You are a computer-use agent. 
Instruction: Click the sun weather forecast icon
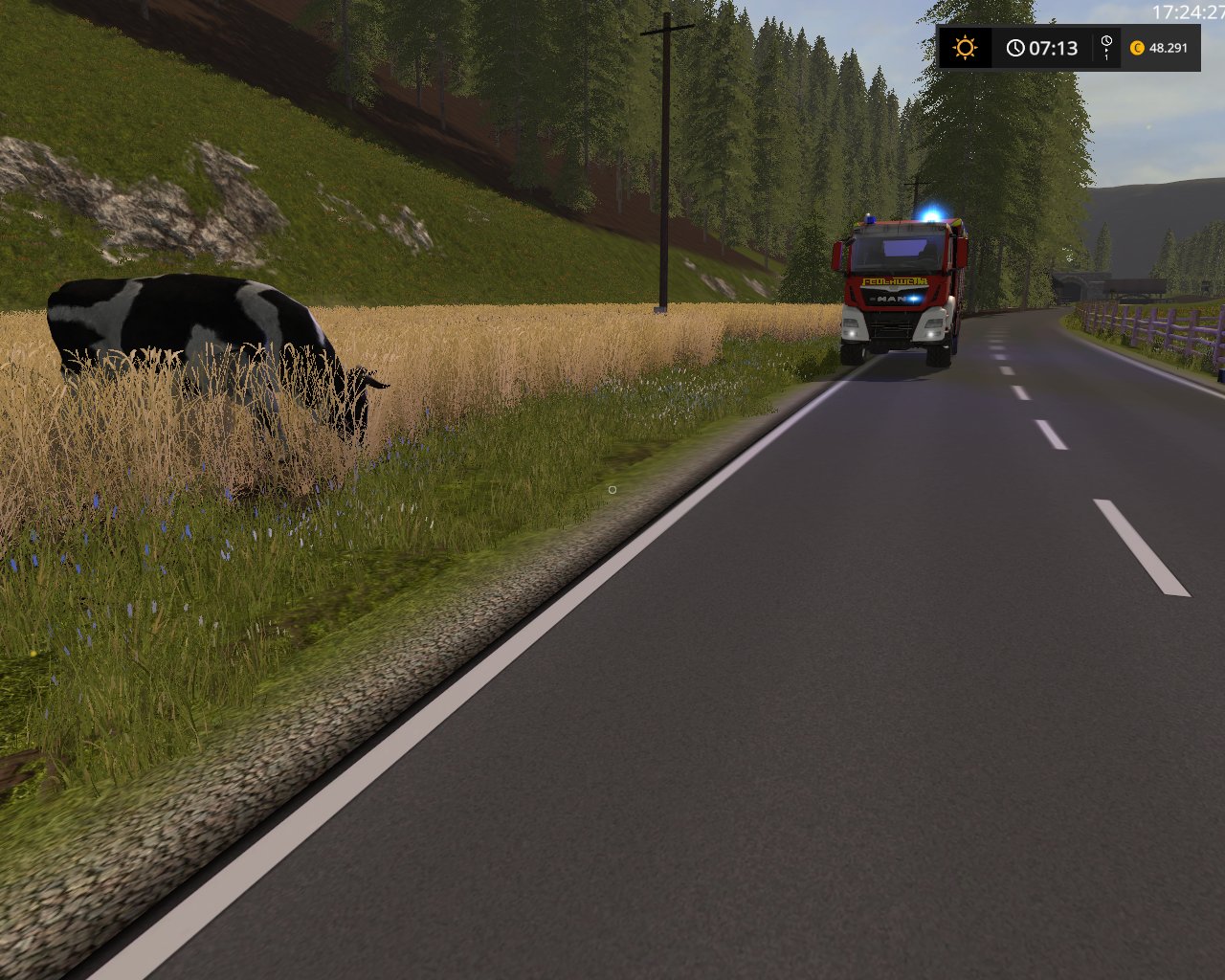[x=965, y=47]
